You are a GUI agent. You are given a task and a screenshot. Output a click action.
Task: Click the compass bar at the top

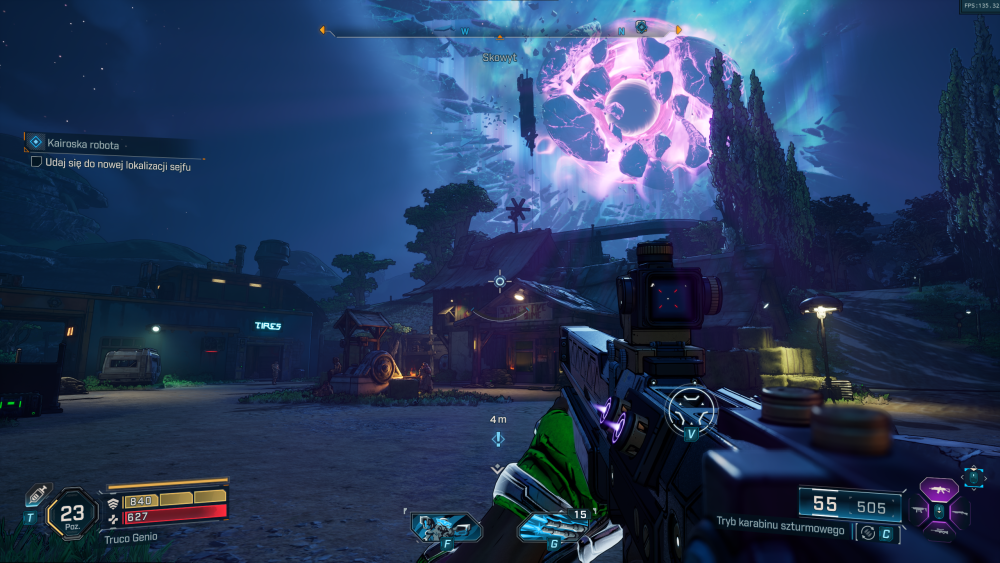[500, 30]
